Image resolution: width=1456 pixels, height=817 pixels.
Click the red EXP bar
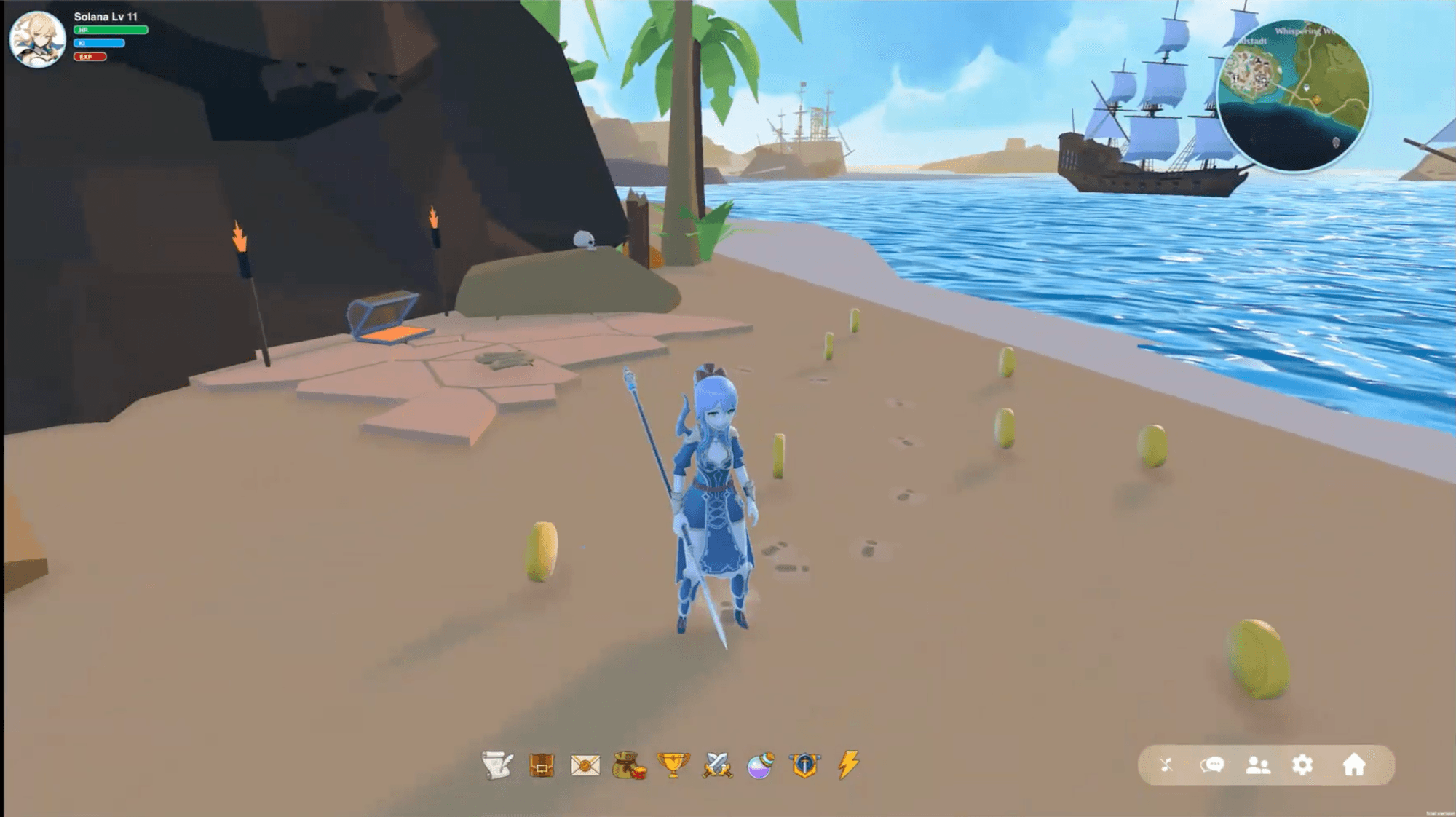[x=89, y=57]
